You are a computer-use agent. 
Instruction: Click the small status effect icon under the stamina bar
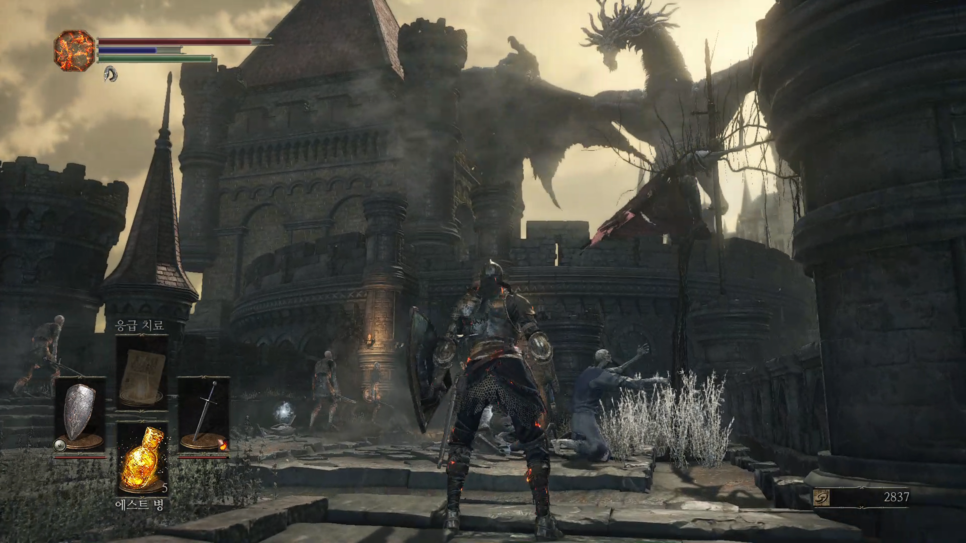[110, 73]
